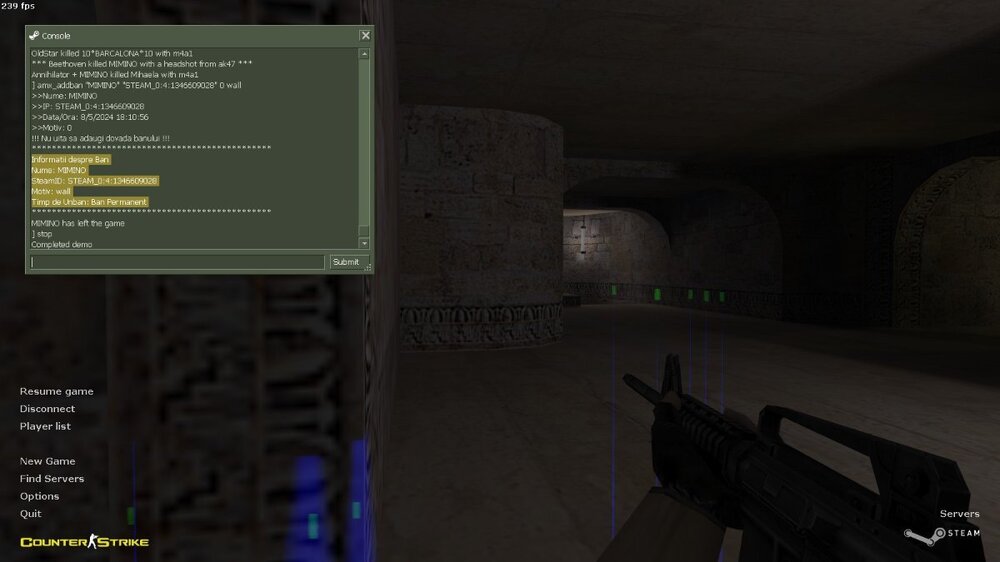This screenshot has width=1000, height=562.
Task: Resume the current game
Action: 56,391
